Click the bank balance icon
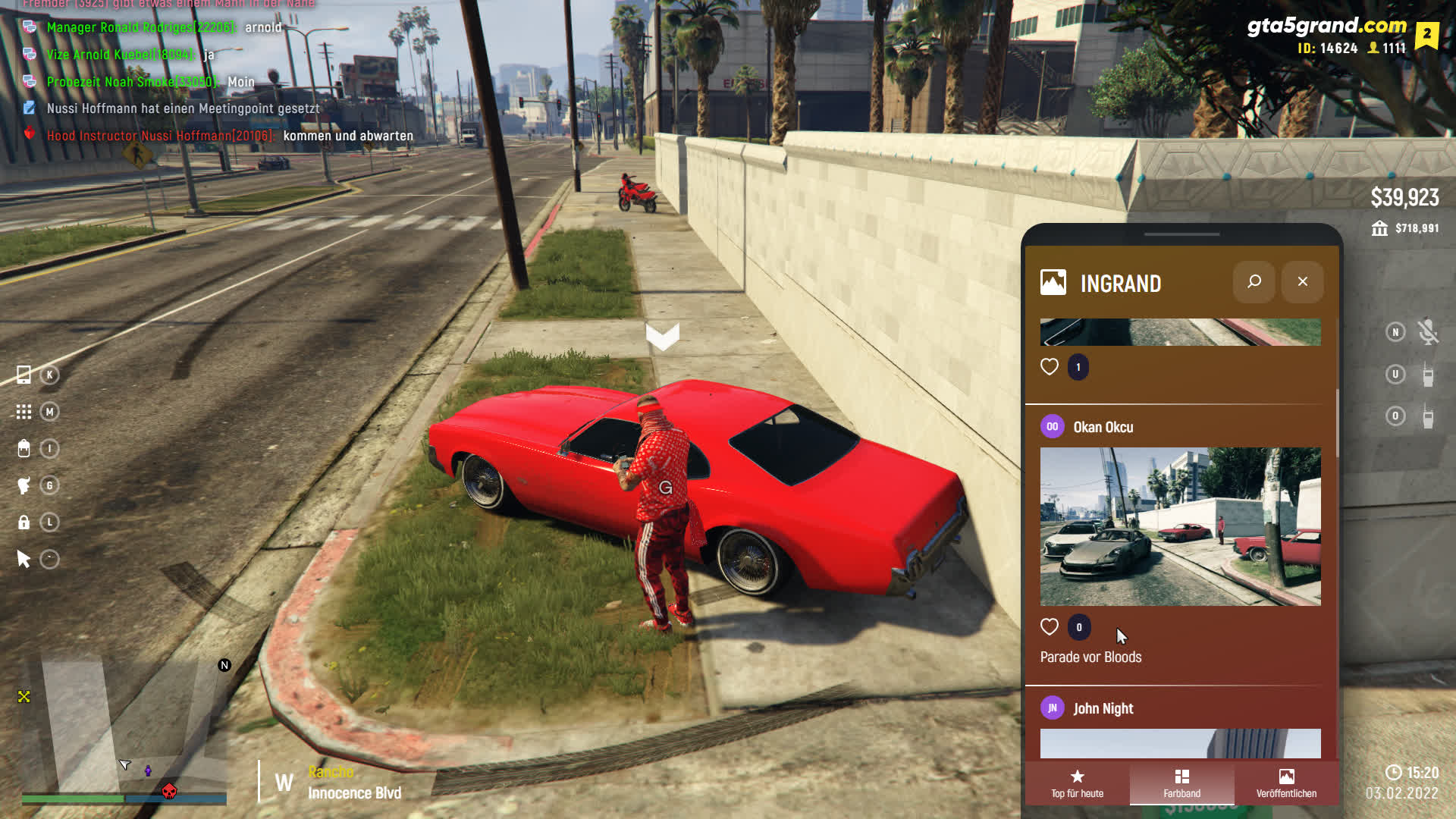Viewport: 1456px width, 819px height. [x=1379, y=228]
